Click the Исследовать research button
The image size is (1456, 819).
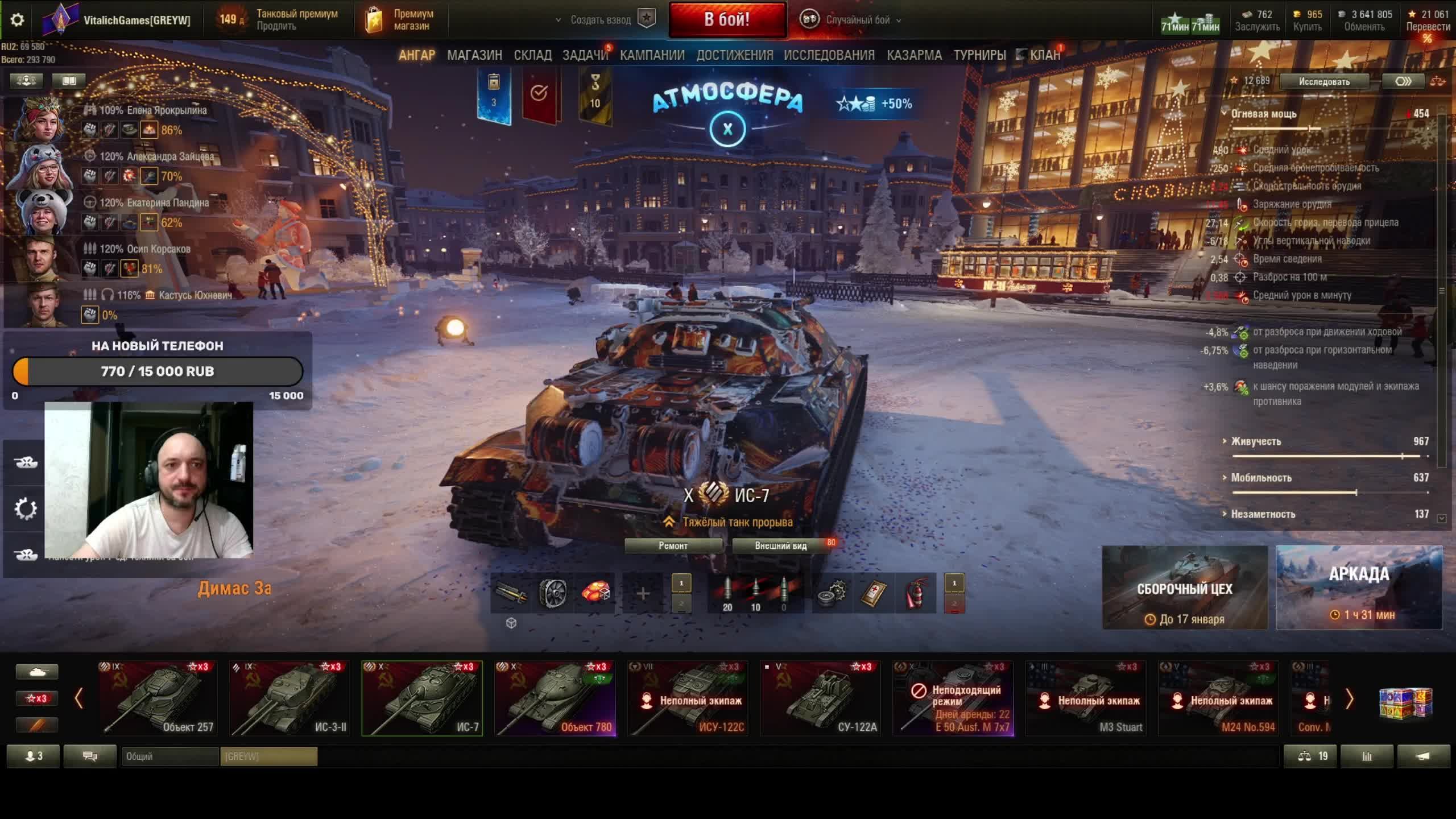point(1323,82)
